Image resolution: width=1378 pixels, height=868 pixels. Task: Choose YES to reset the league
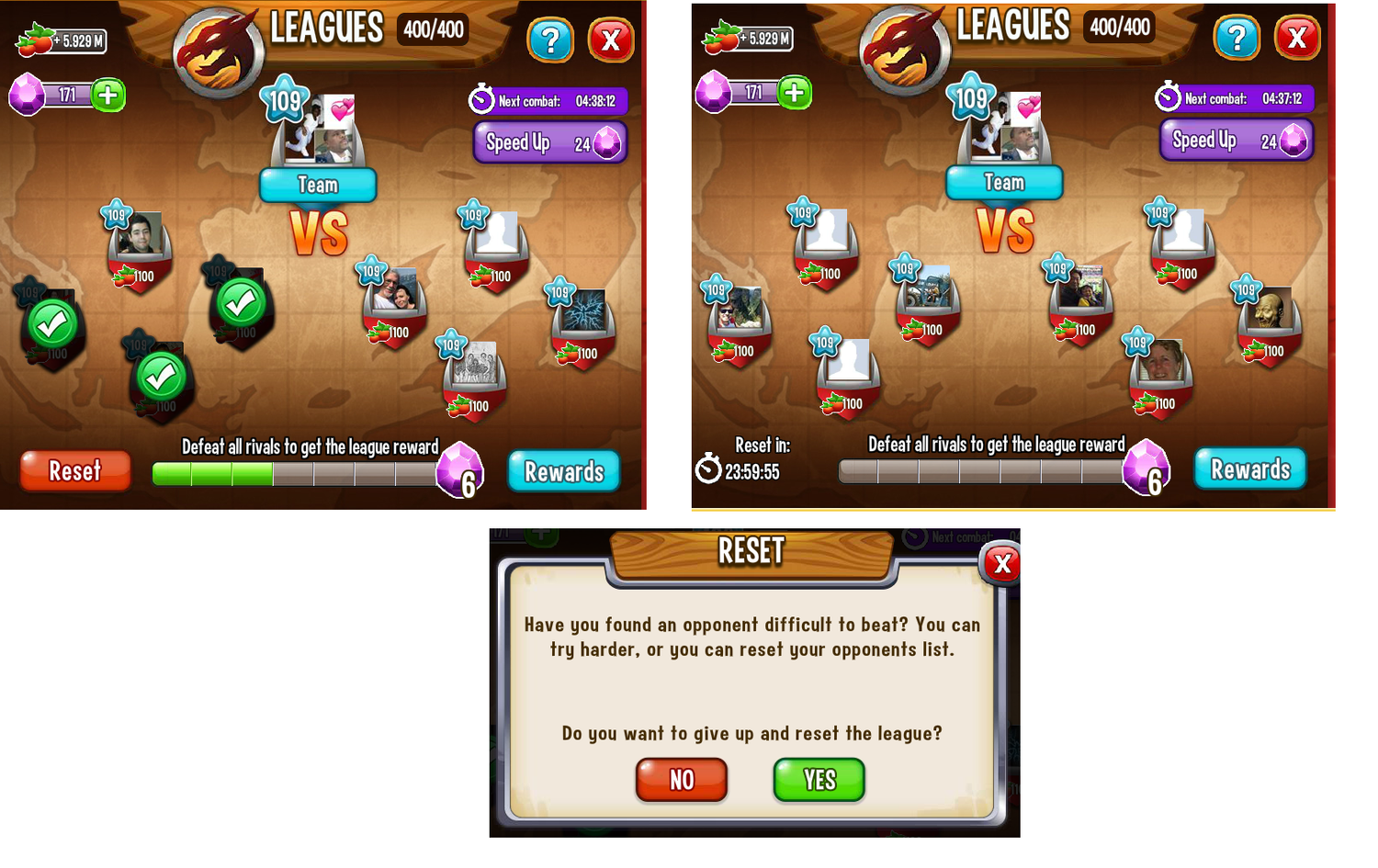[818, 780]
